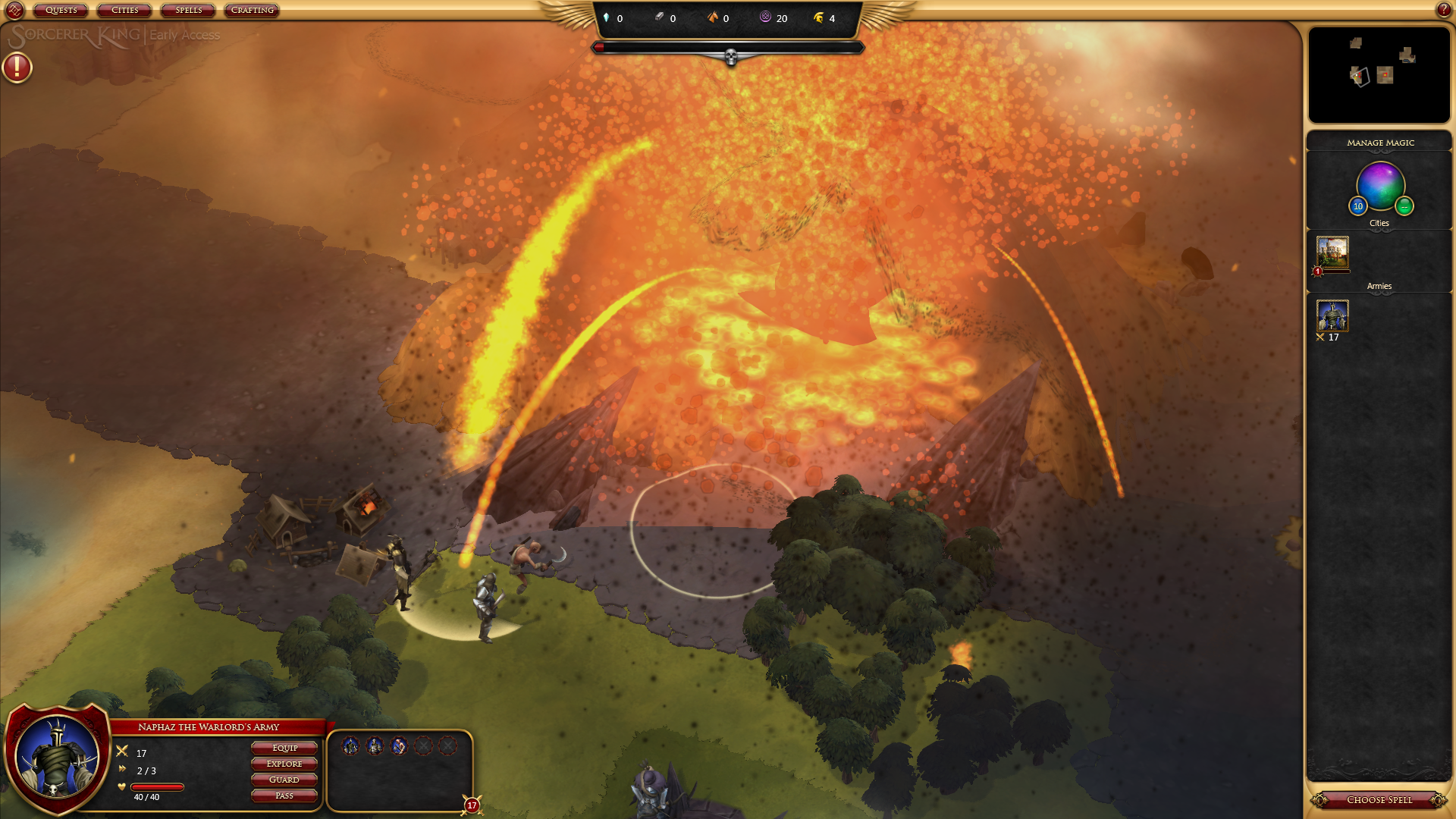Select the first unit icon in army roster

pos(350,746)
